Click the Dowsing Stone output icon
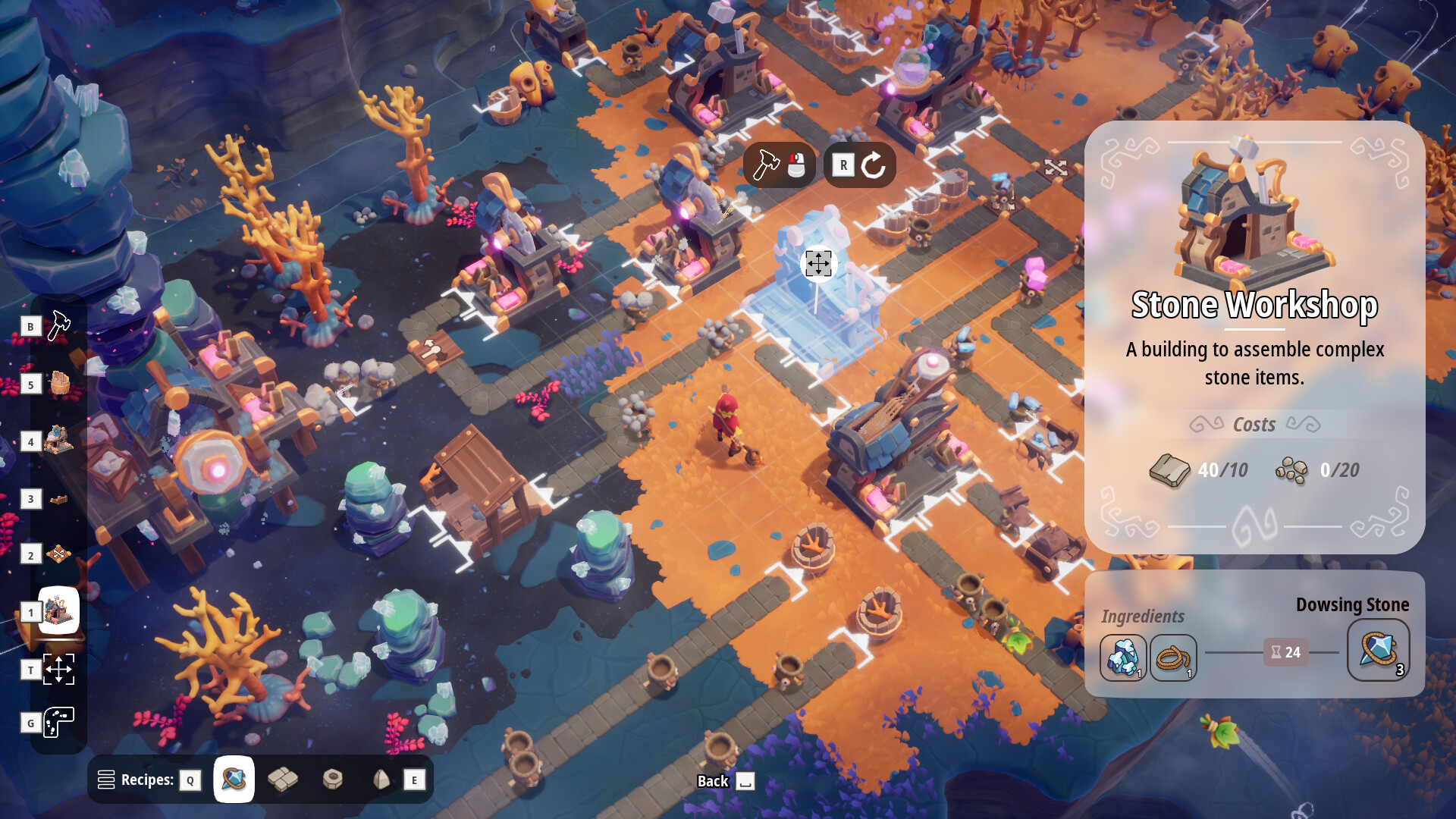Viewport: 1456px width, 819px height. point(1377,651)
